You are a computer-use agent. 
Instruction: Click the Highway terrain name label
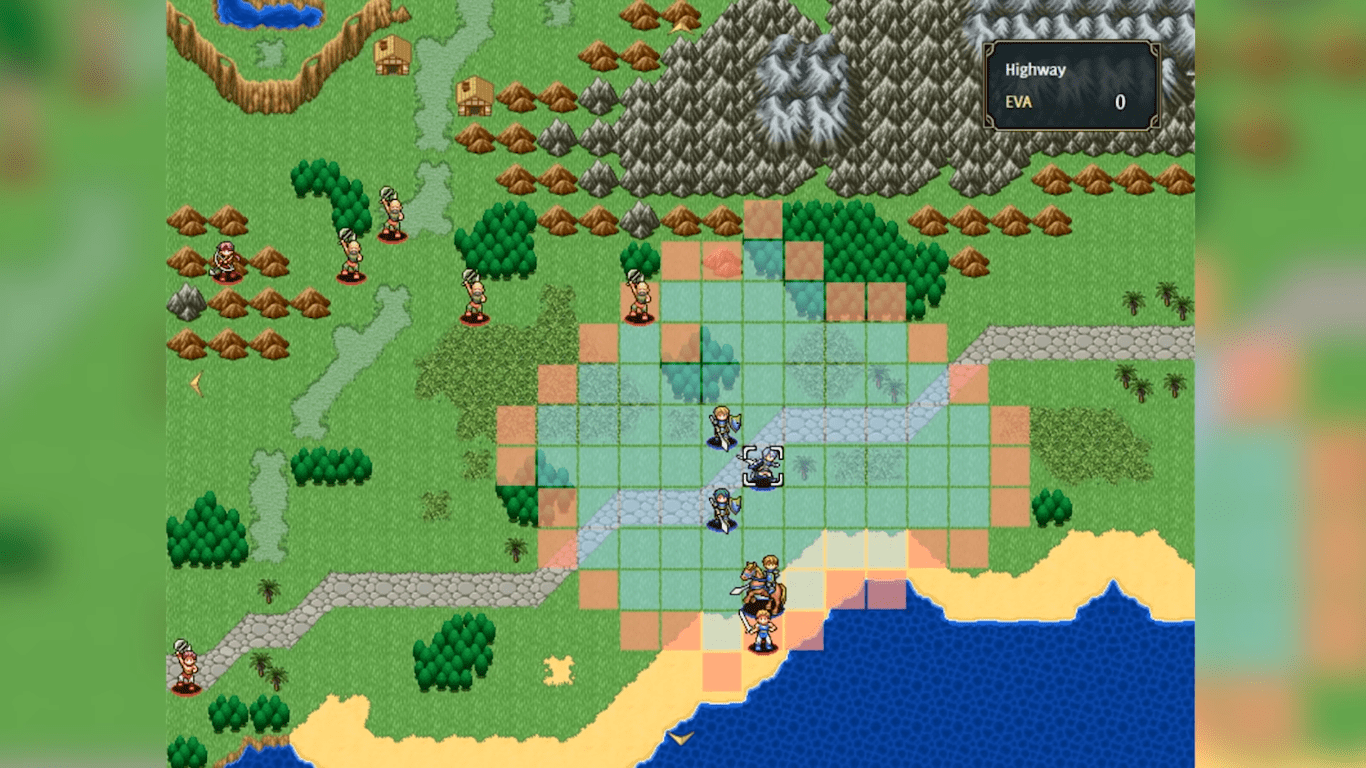coord(1034,68)
